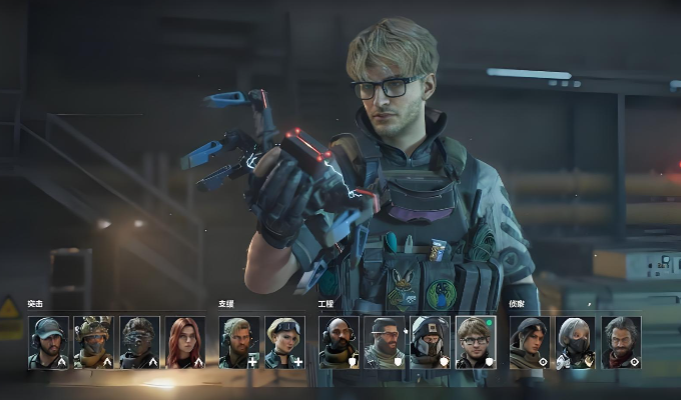Screen dimensions: 681x400
Task: Select the blond engineer wearing black glasses
Action: coord(476,343)
